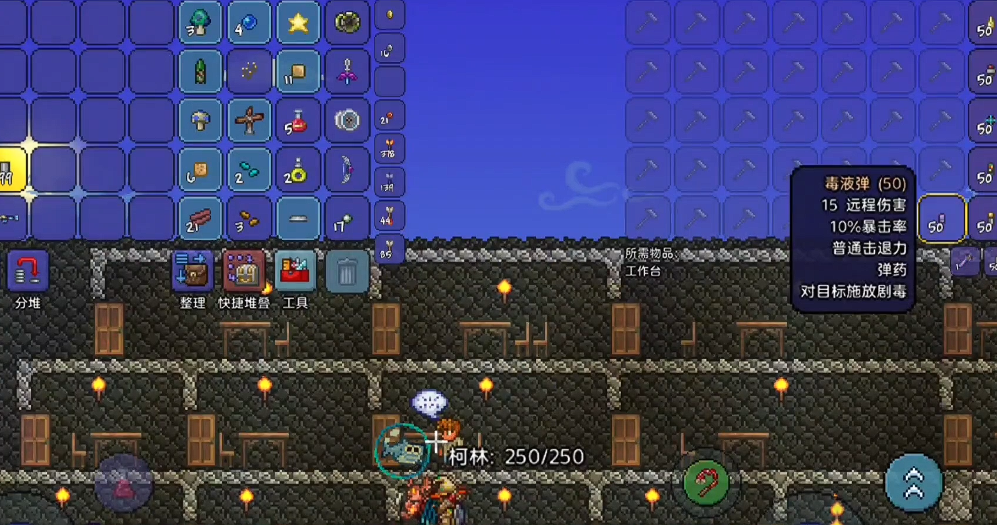Viewport: 997px width, 525px height.
Task: Sort inventory with the 整理 button
Action: click(x=192, y=270)
